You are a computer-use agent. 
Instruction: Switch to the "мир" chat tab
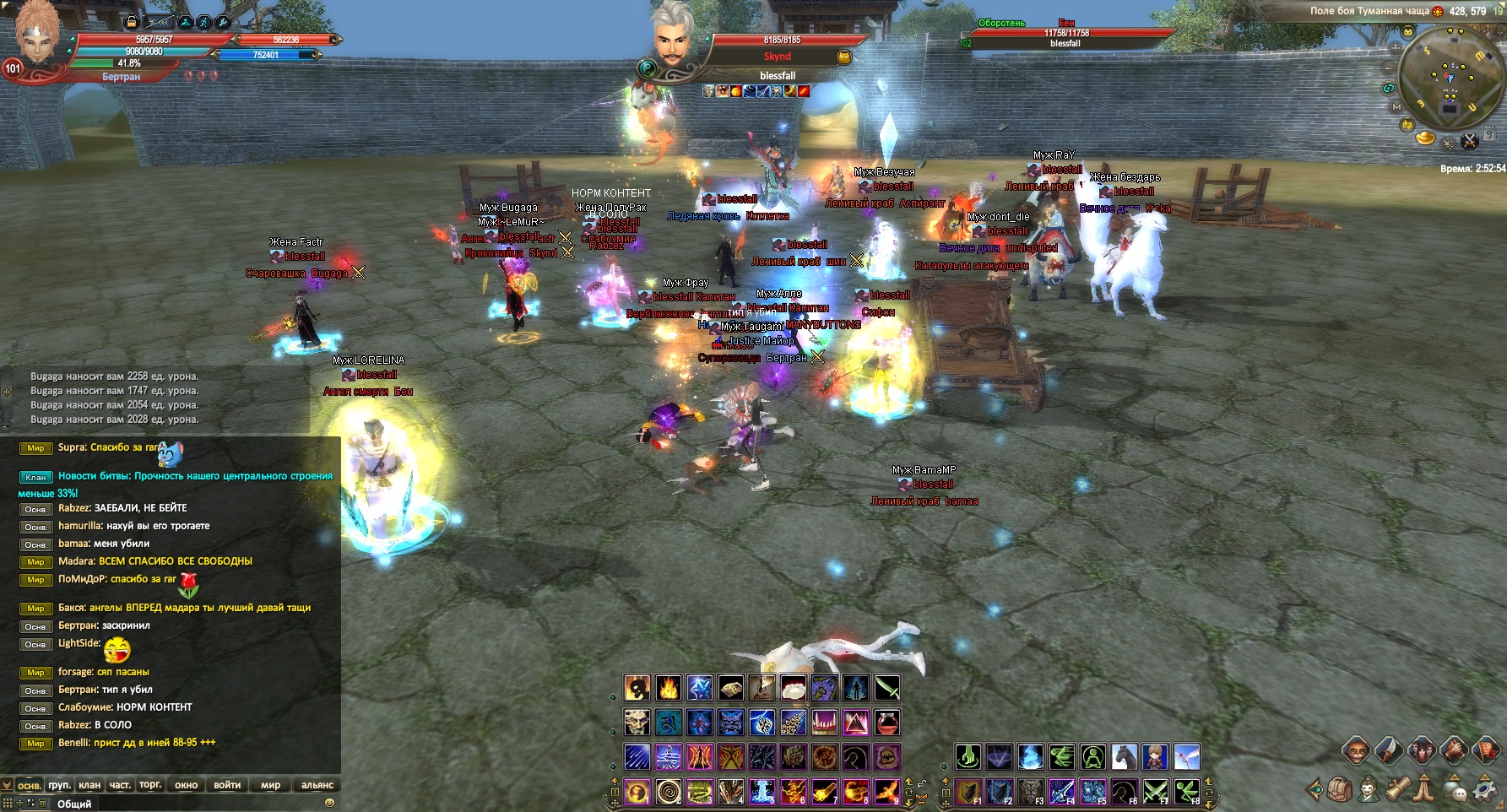coord(270,785)
